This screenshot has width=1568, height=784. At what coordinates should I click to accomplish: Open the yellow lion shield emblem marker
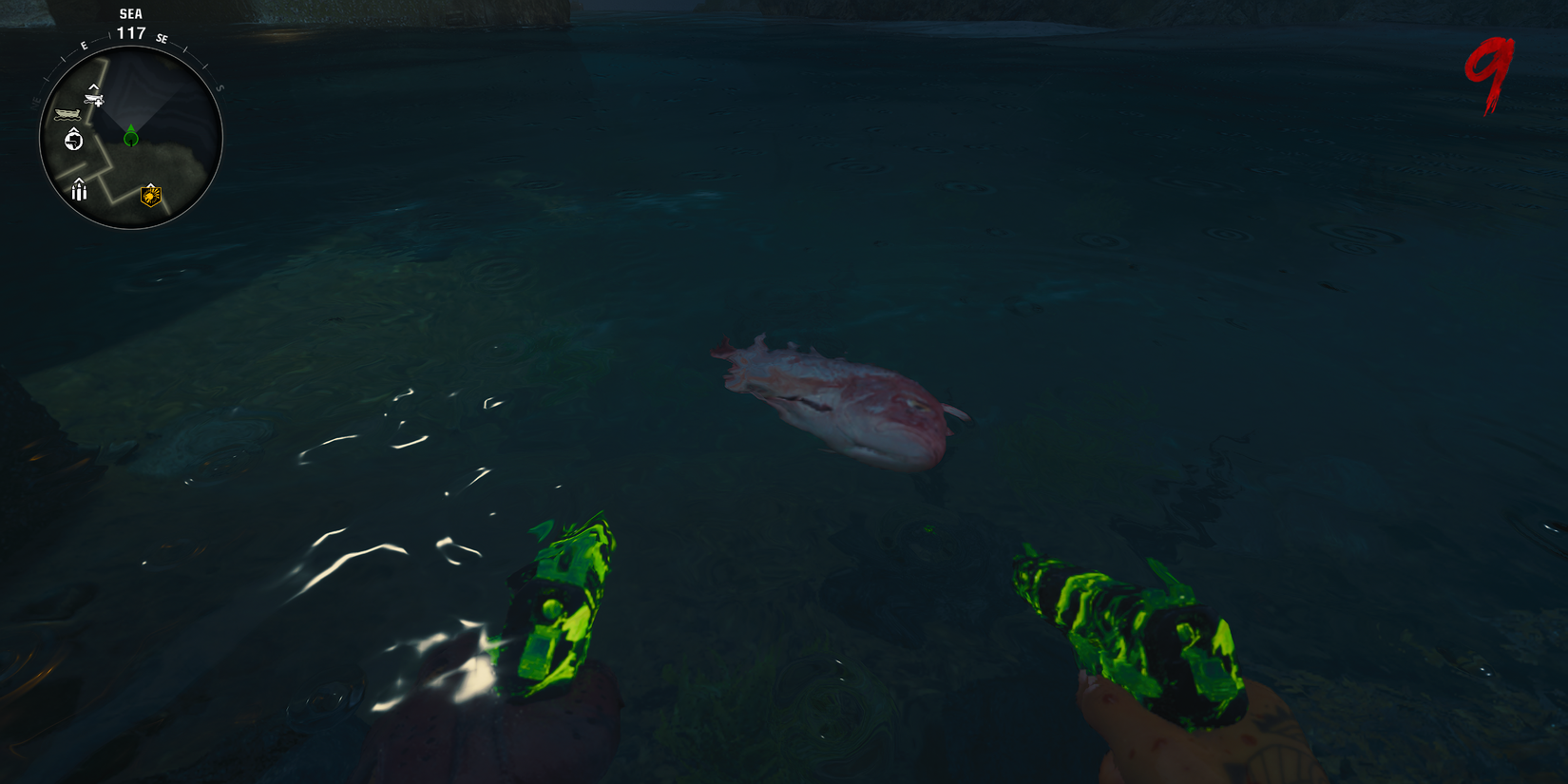tap(151, 197)
